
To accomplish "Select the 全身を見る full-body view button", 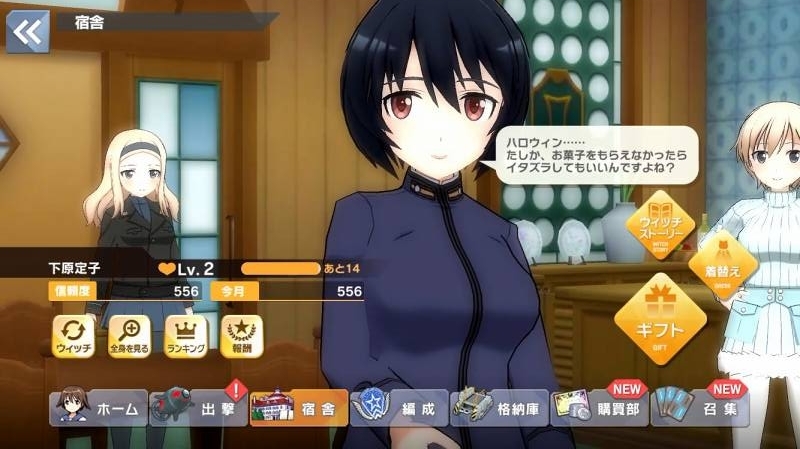I will click(130, 336).
